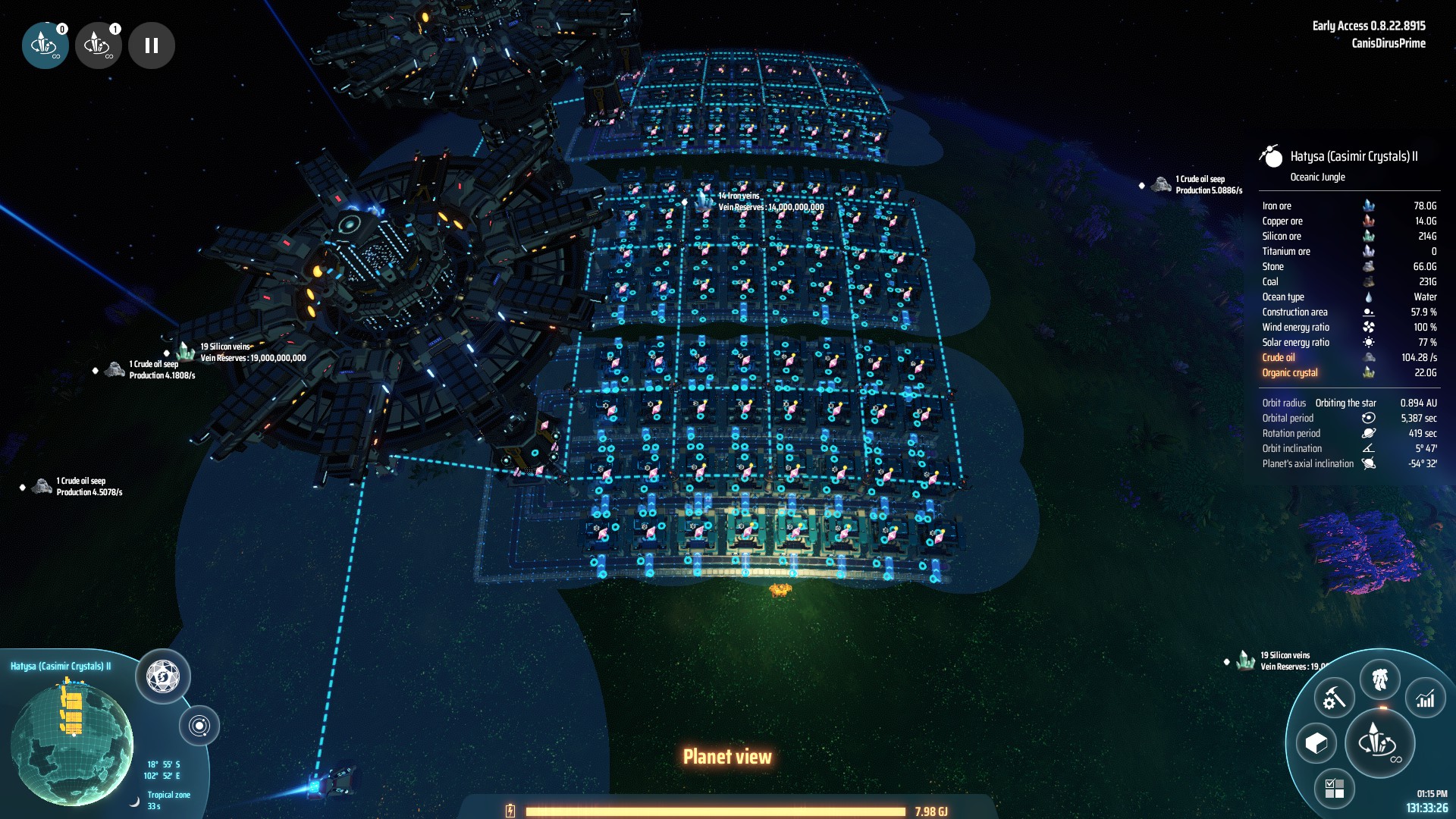Click the pause button
The image size is (1456, 819).
click(152, 45)
